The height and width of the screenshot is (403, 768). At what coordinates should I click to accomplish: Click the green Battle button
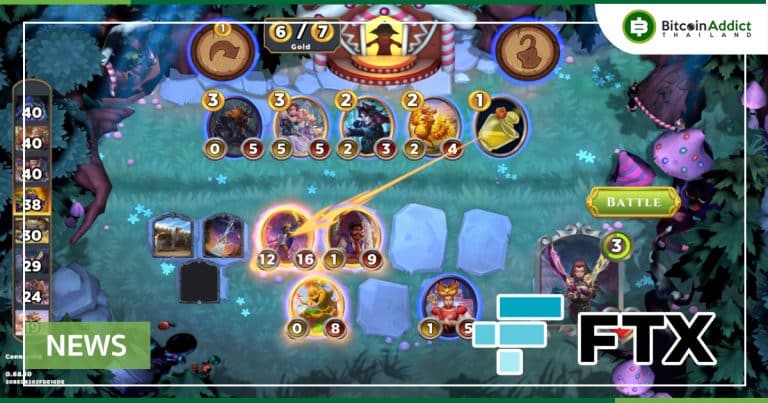point(633,202)
